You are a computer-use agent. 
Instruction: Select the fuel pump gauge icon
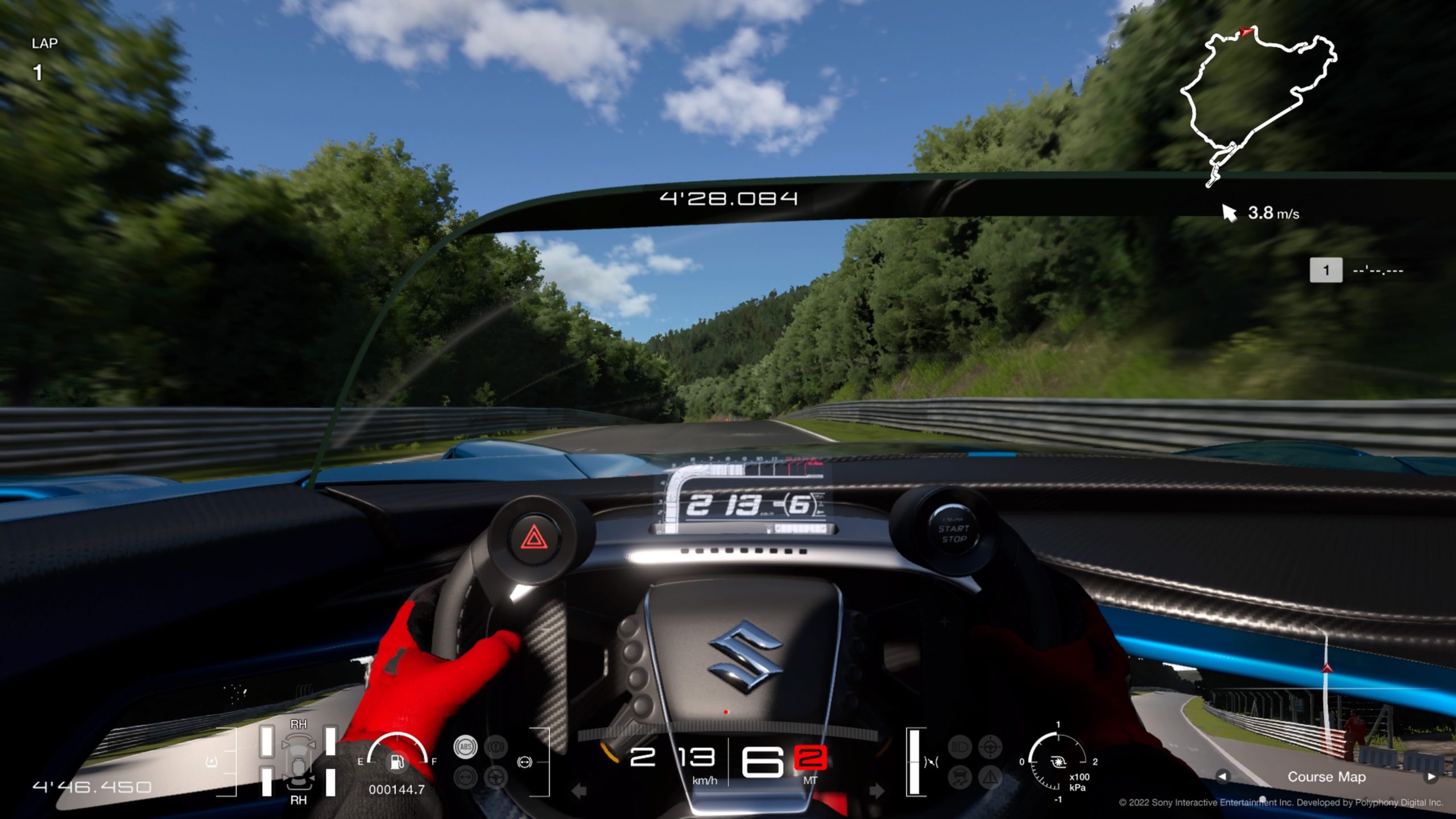pyautogui.click(x=398, y=762)
